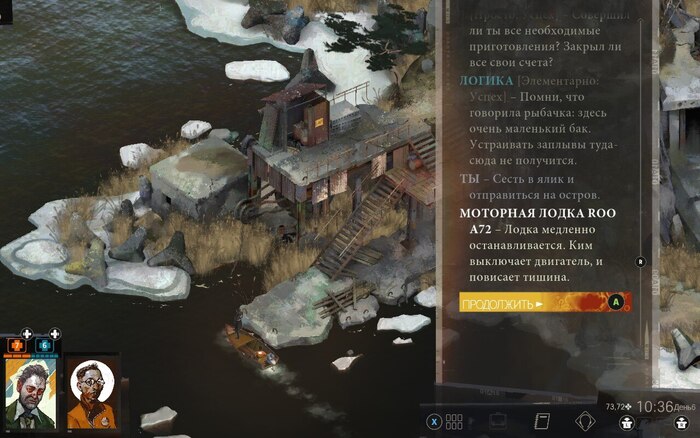The width and height of the screenshot is (700, 438).
Task: Click the dialogue log scrollbar handle
Action: click(640, 261)
